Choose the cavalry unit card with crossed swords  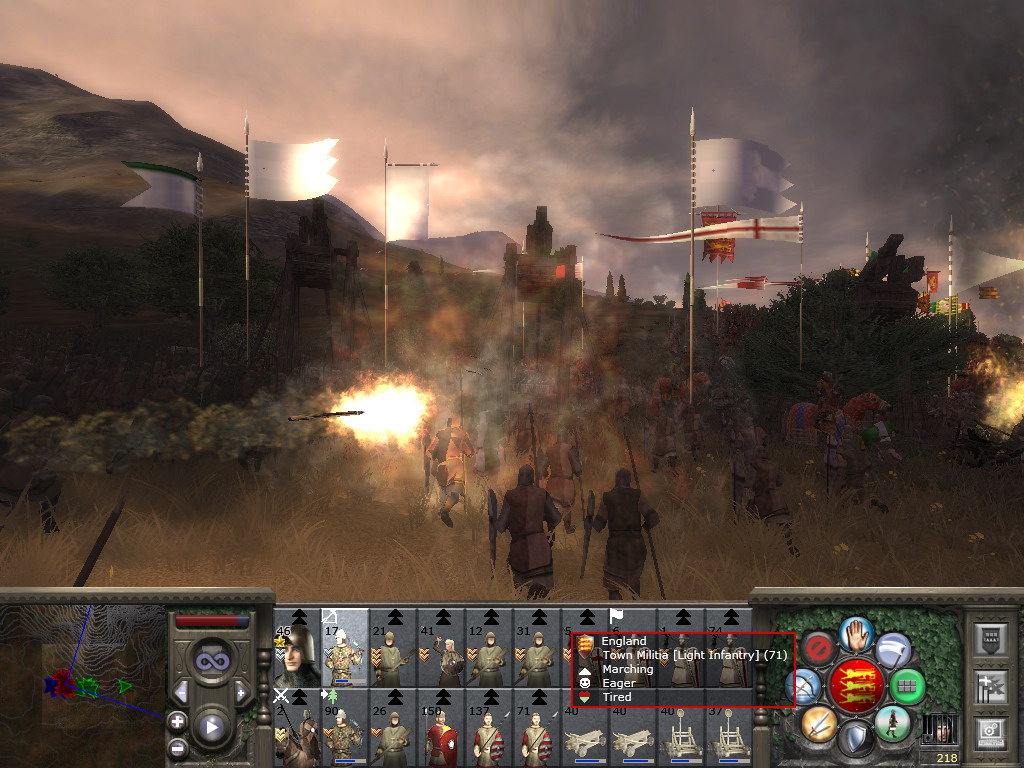click(x=297, y=727)
